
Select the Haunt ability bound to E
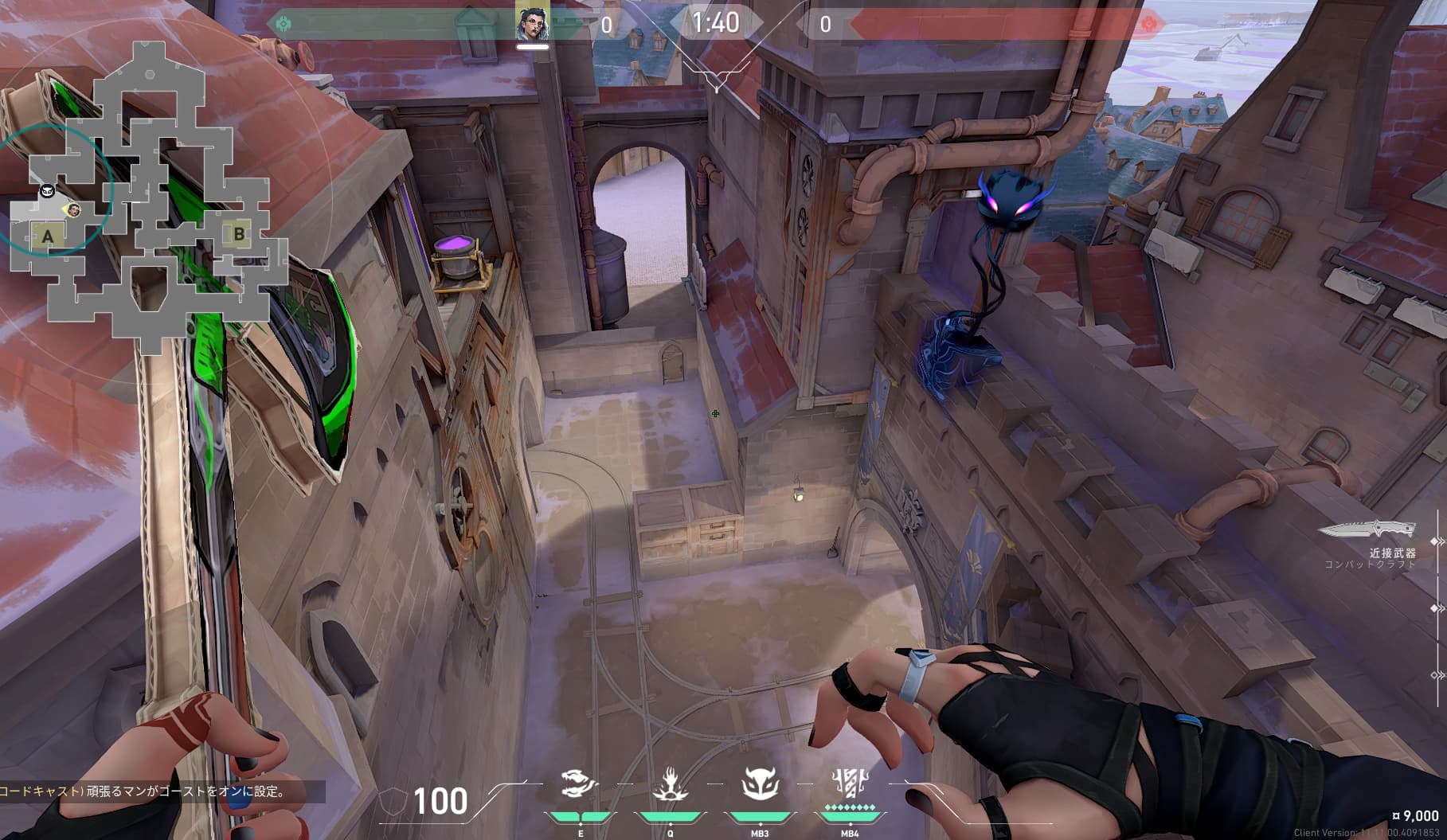pyautogui.click(x=579, y=784)
